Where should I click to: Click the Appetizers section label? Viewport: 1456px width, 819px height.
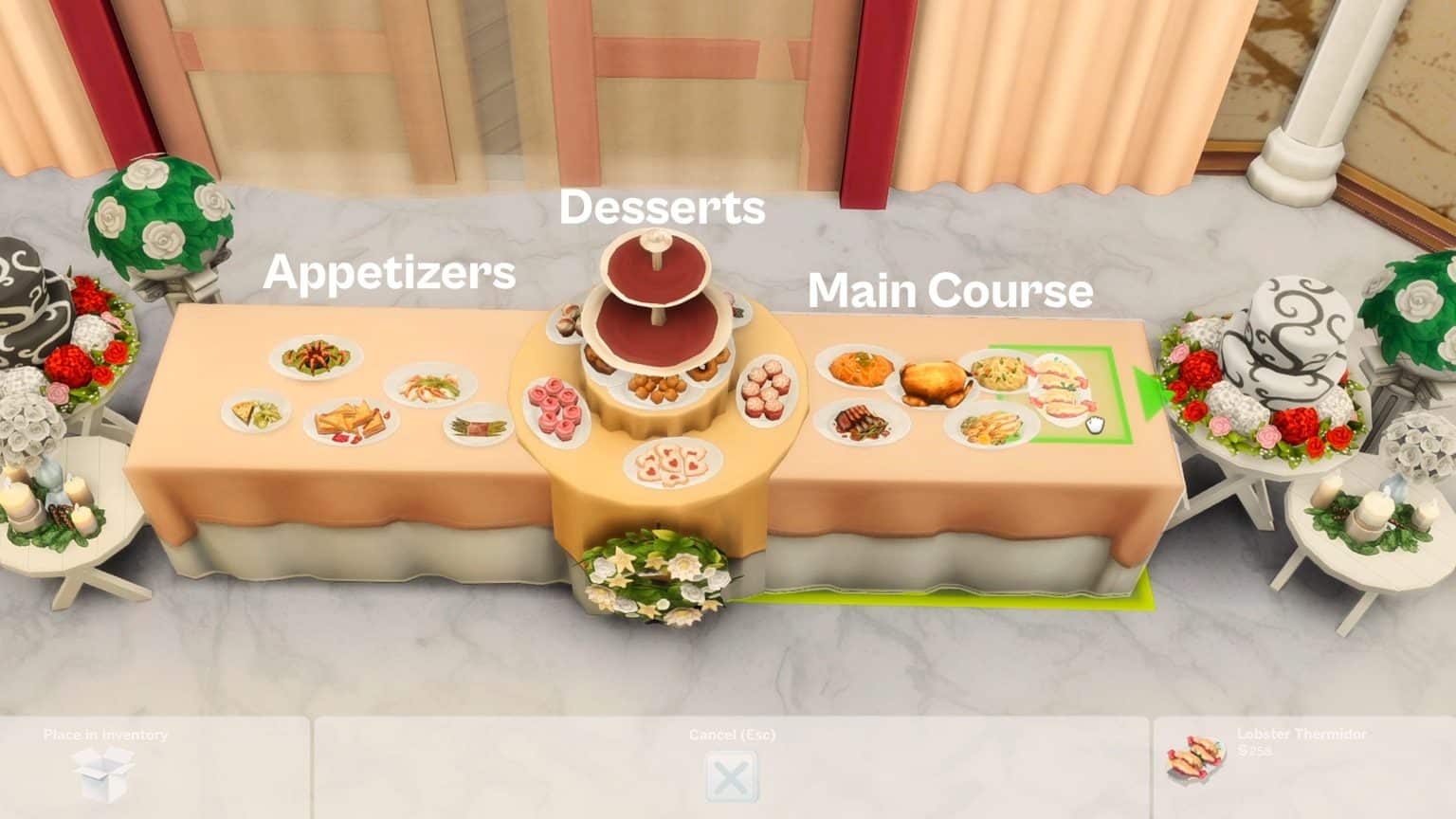click(x=391, y=275)
